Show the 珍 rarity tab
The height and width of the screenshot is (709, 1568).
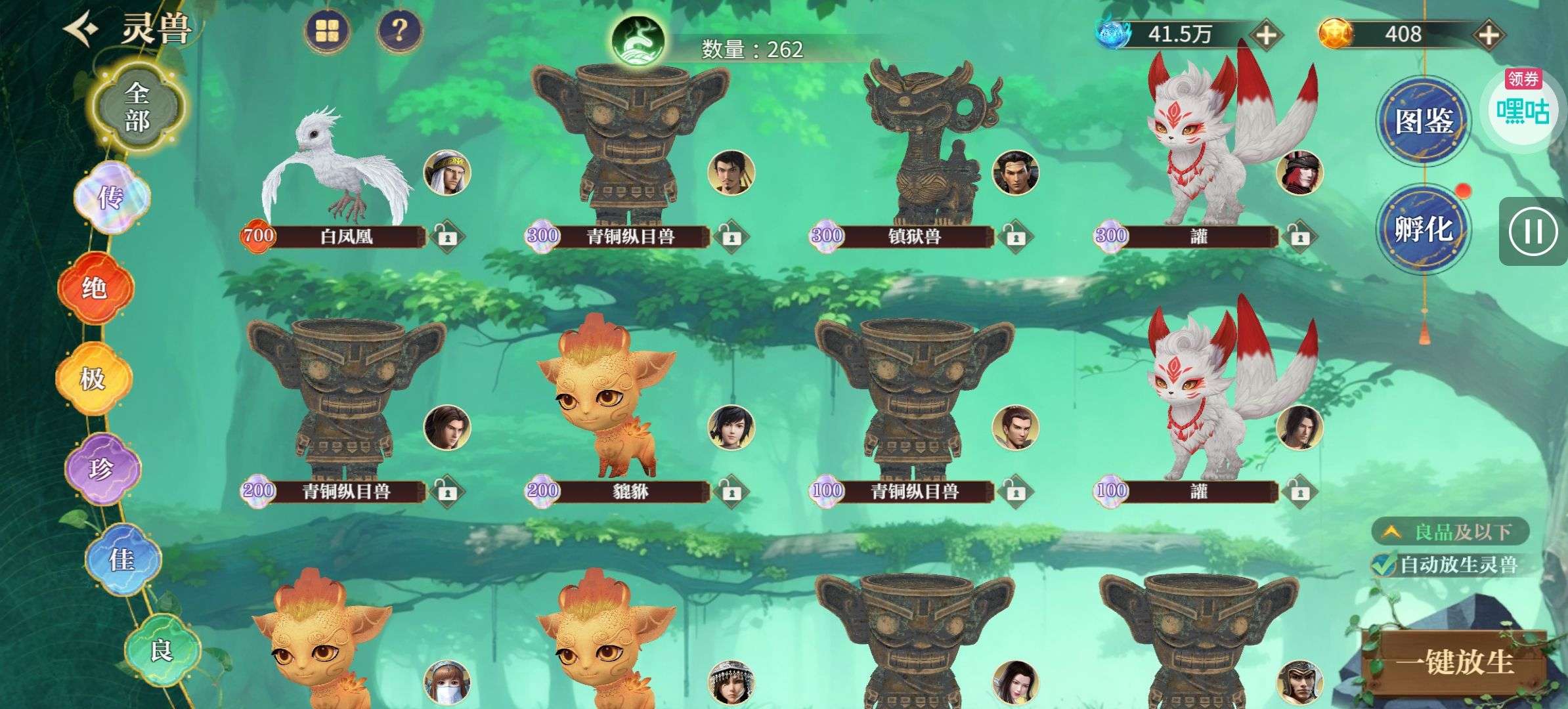102,469
